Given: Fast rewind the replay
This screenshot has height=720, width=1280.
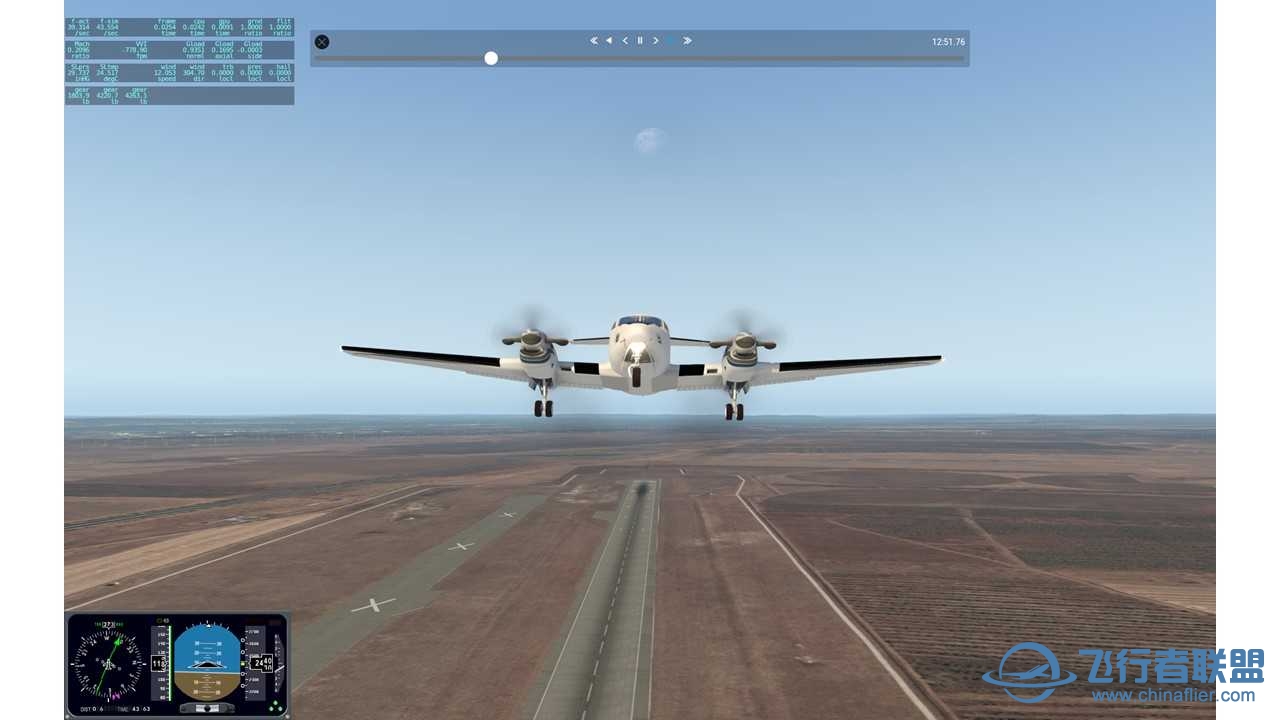Looking at the screenshot, I should [594, 41].
